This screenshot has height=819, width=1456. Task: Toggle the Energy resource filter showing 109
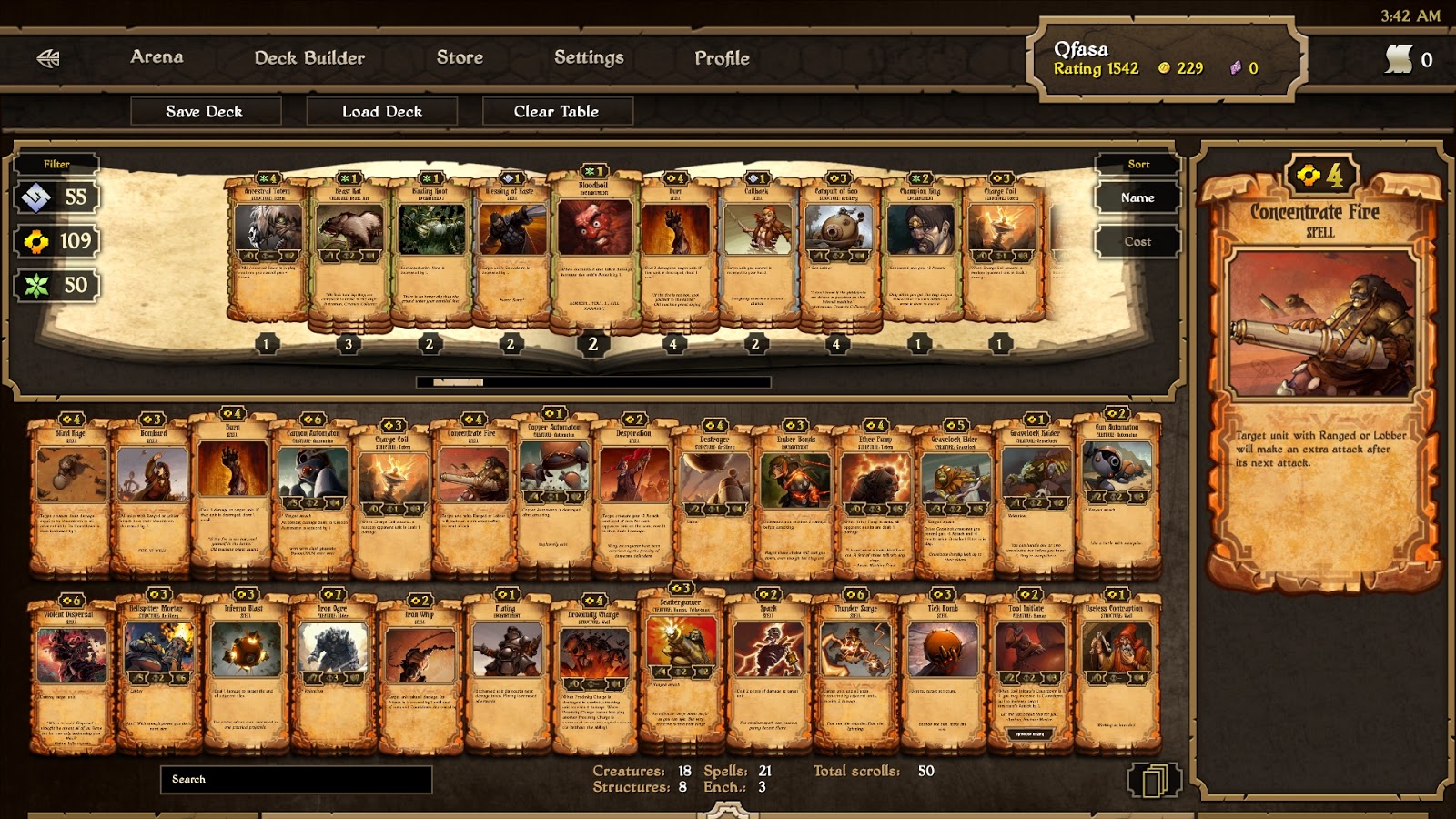56,241
